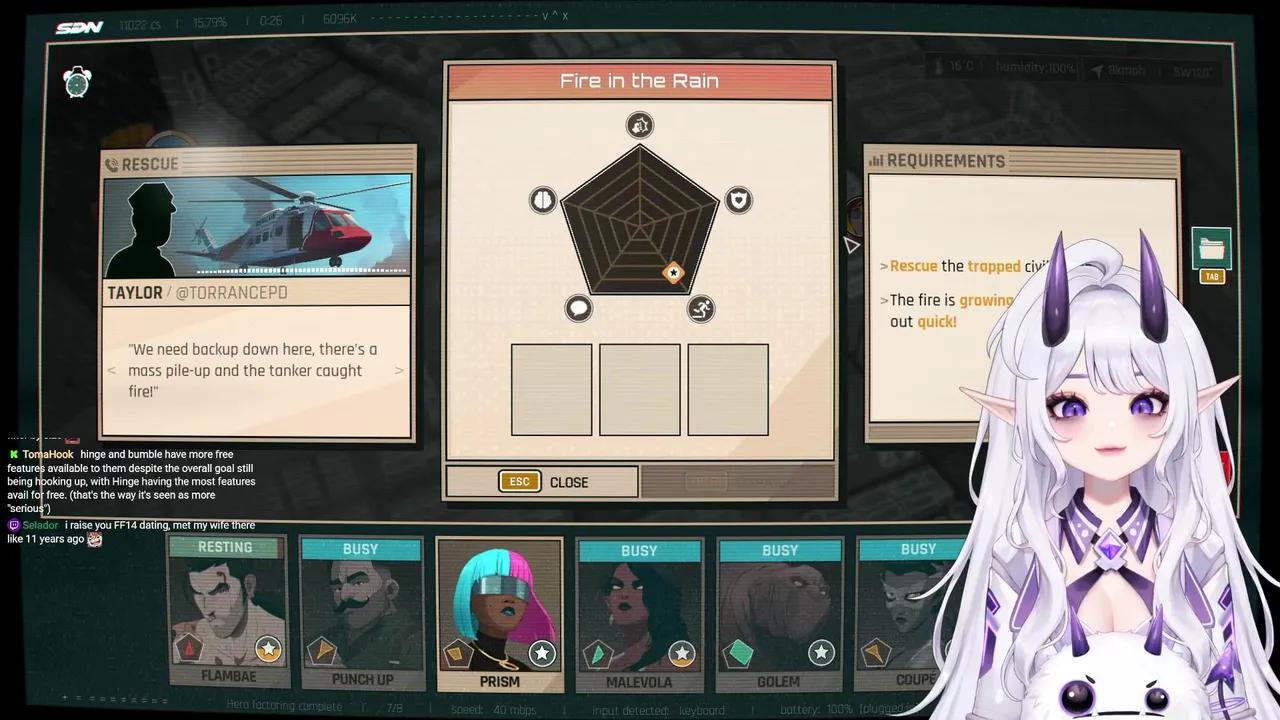Click the speech bubble stat icon below the chart
Image resolution: width=1280 pixels, height=720 pixels.
tap(578, 308)
